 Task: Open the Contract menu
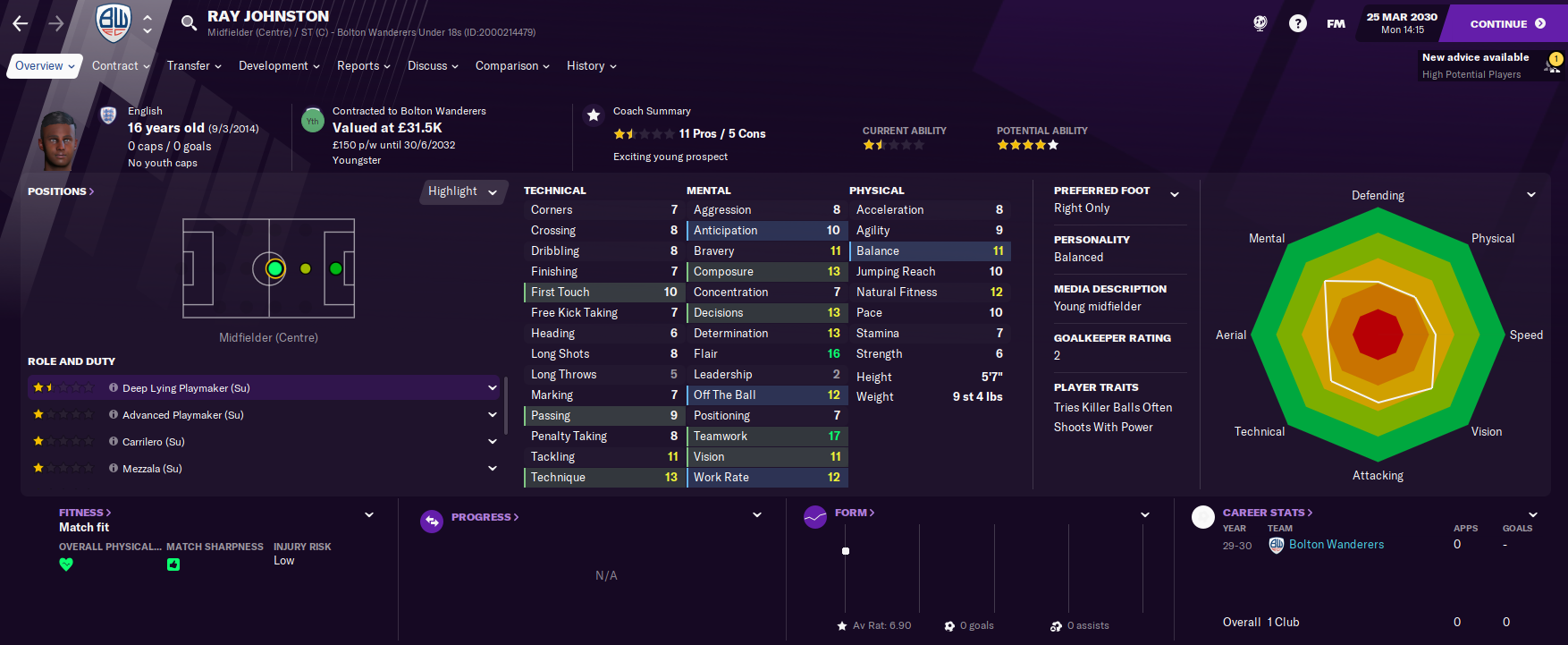pos(121,66)
